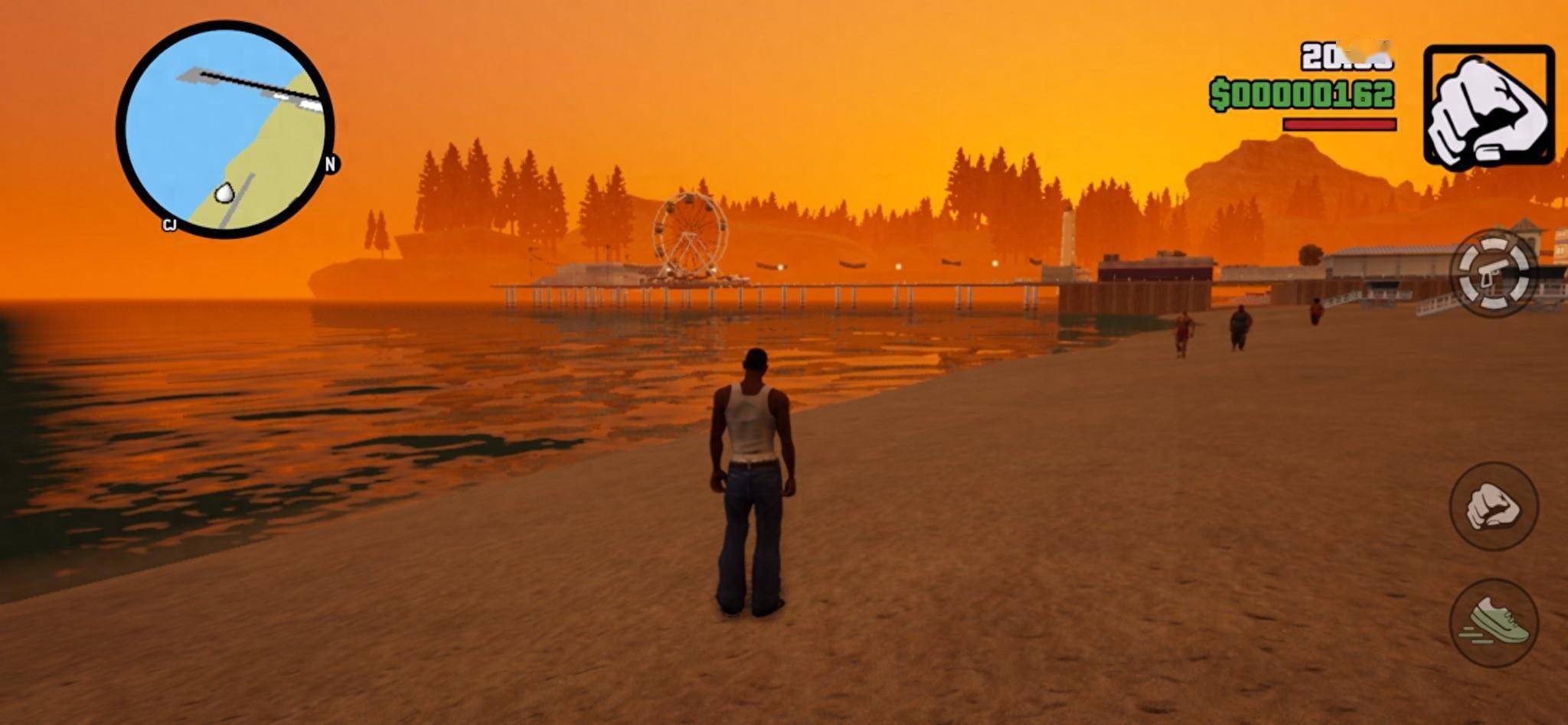
Task: Tap the green sneaker sprint button
Action: (x=1493, y=622)
